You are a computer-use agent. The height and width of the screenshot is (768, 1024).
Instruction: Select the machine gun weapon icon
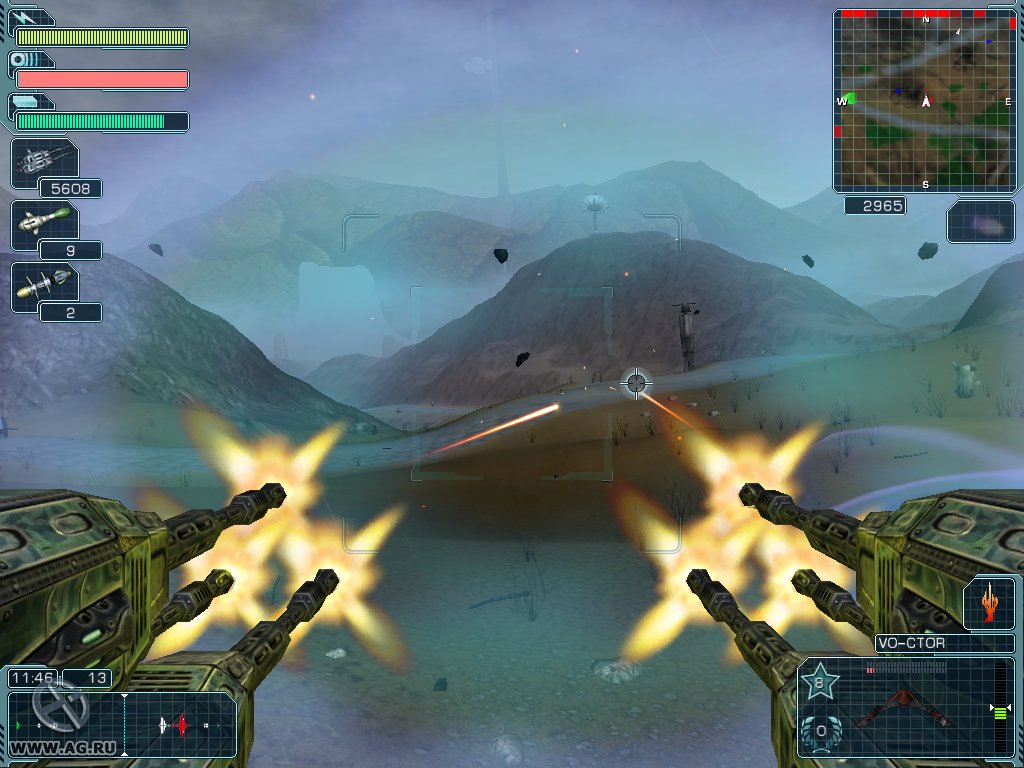(43, 162)
